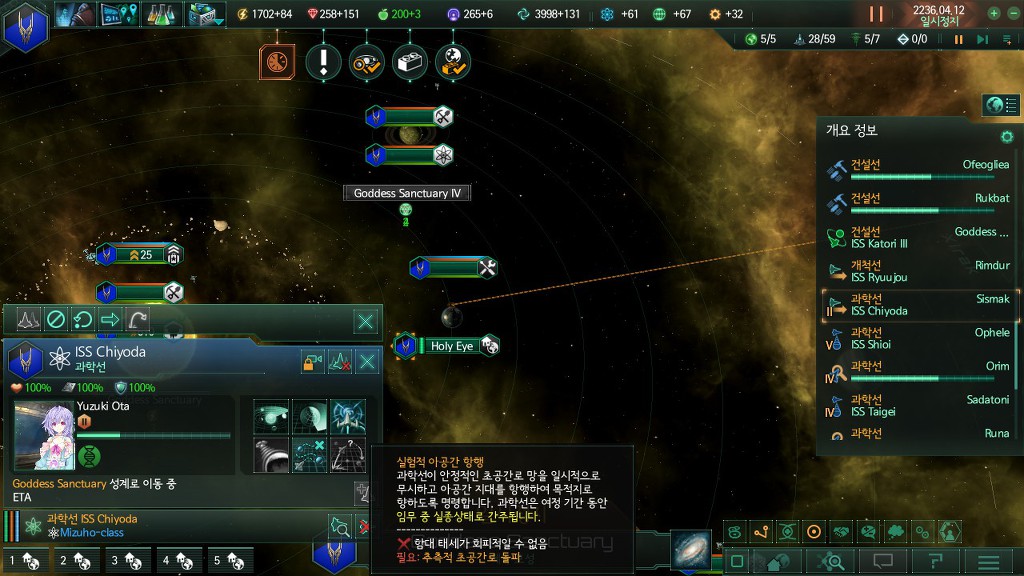Open the galaxy map view

pos(688,547)
